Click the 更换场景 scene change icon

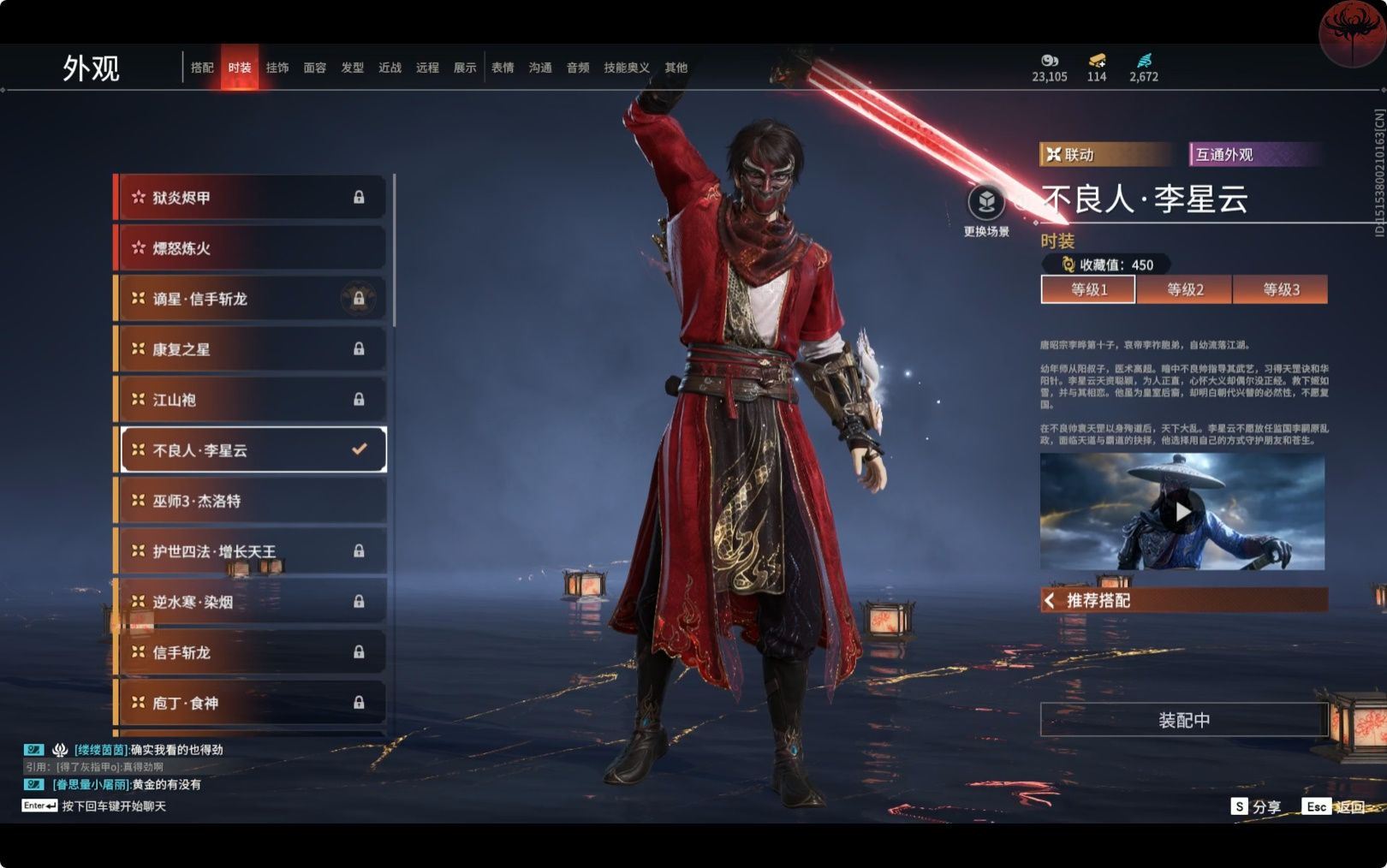click(x=986, y=204)
